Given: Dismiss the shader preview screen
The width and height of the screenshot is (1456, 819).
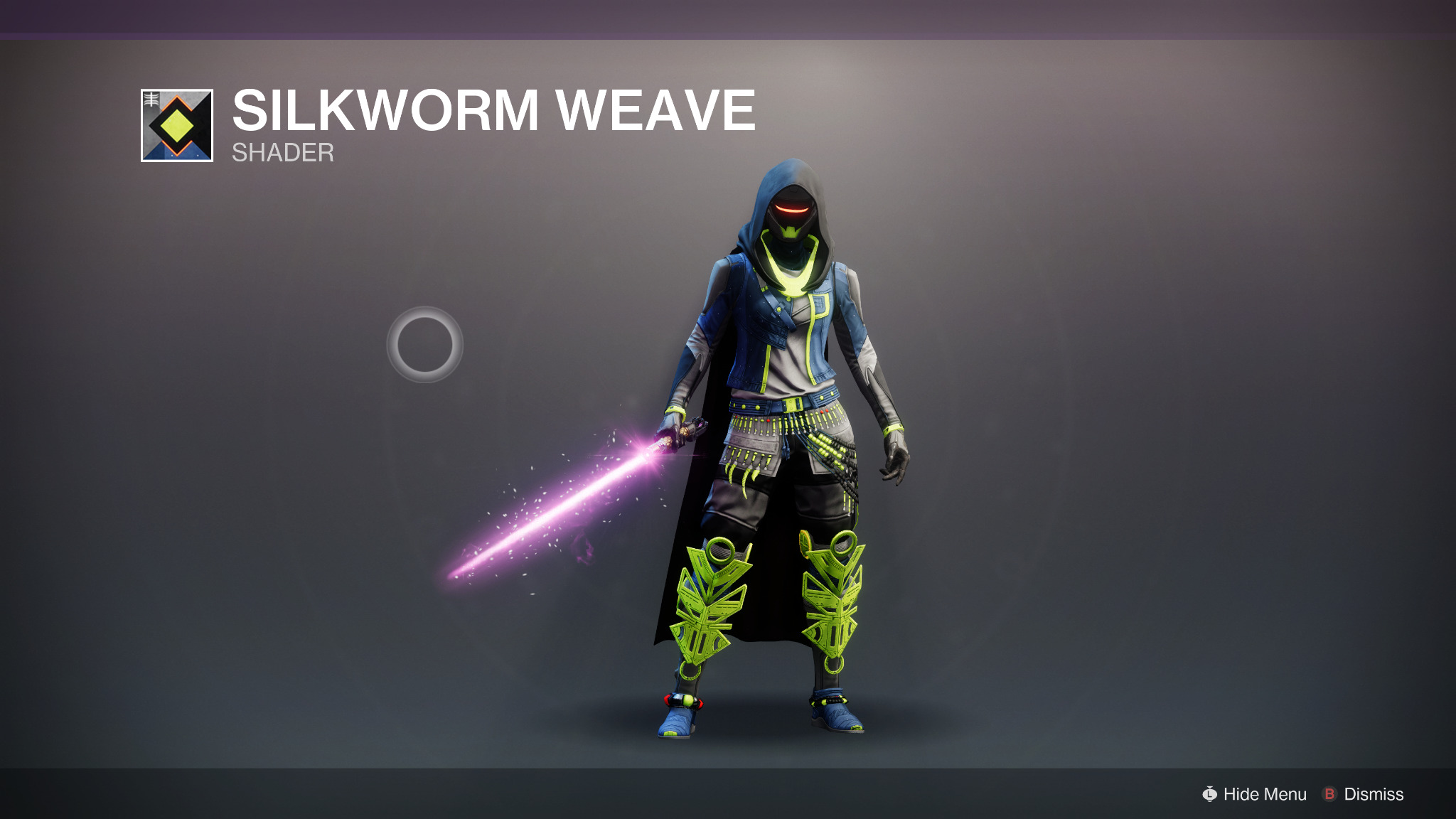Looking at the screenshot, I should (1363, 794).
